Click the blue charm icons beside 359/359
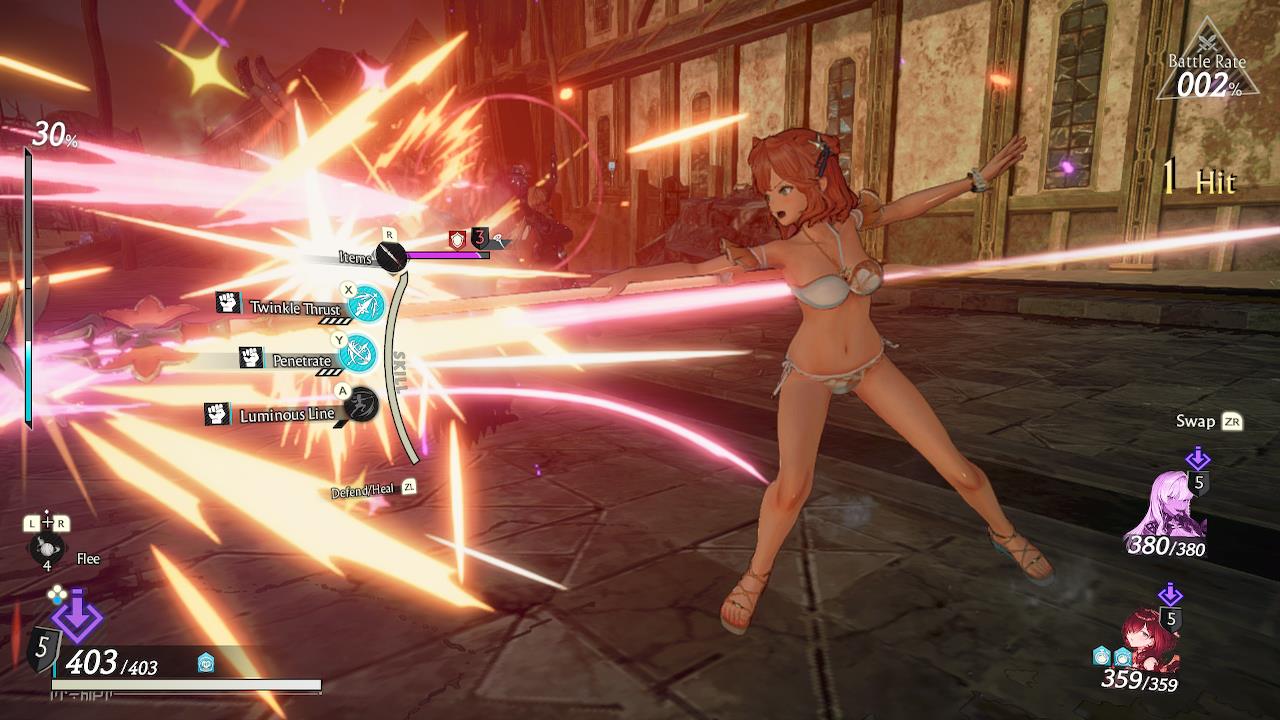1280x720 pixels. tap(1110, 657)
